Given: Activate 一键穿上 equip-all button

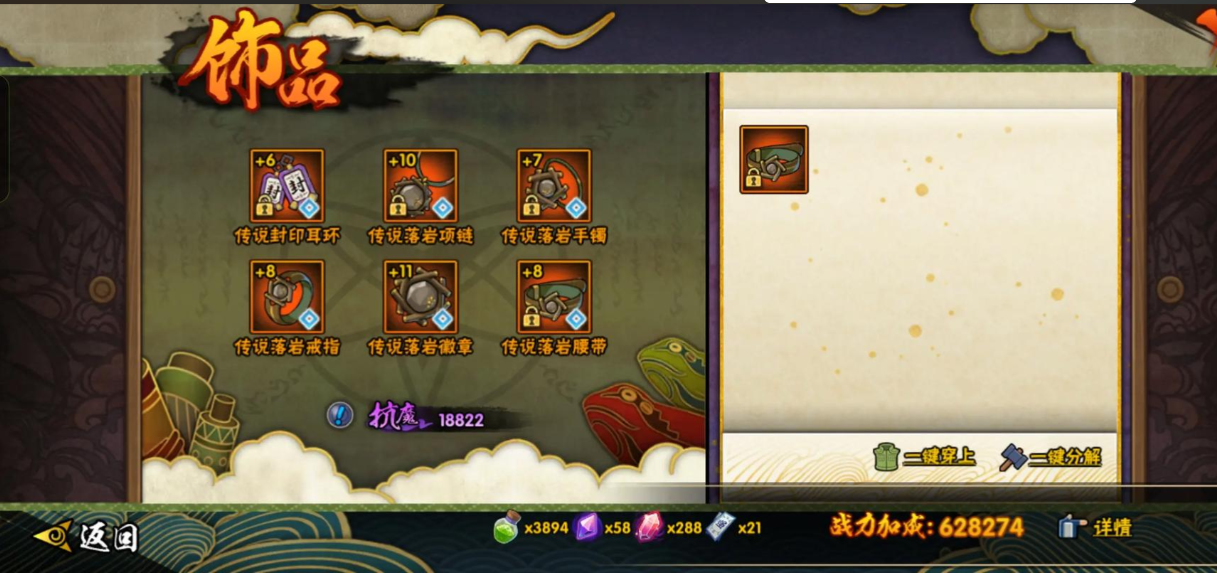Looking at the screenshot, I should (924, 457).
